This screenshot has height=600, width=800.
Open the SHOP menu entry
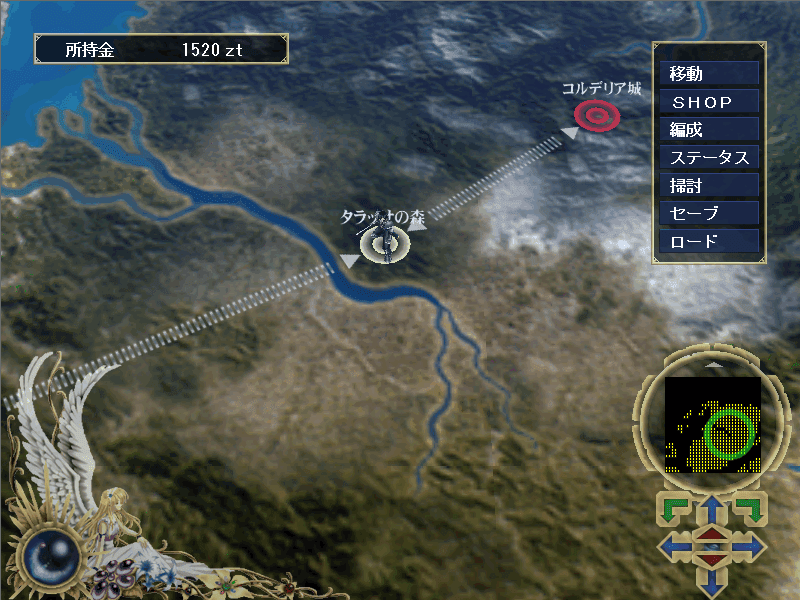click(x=709, y=102)
